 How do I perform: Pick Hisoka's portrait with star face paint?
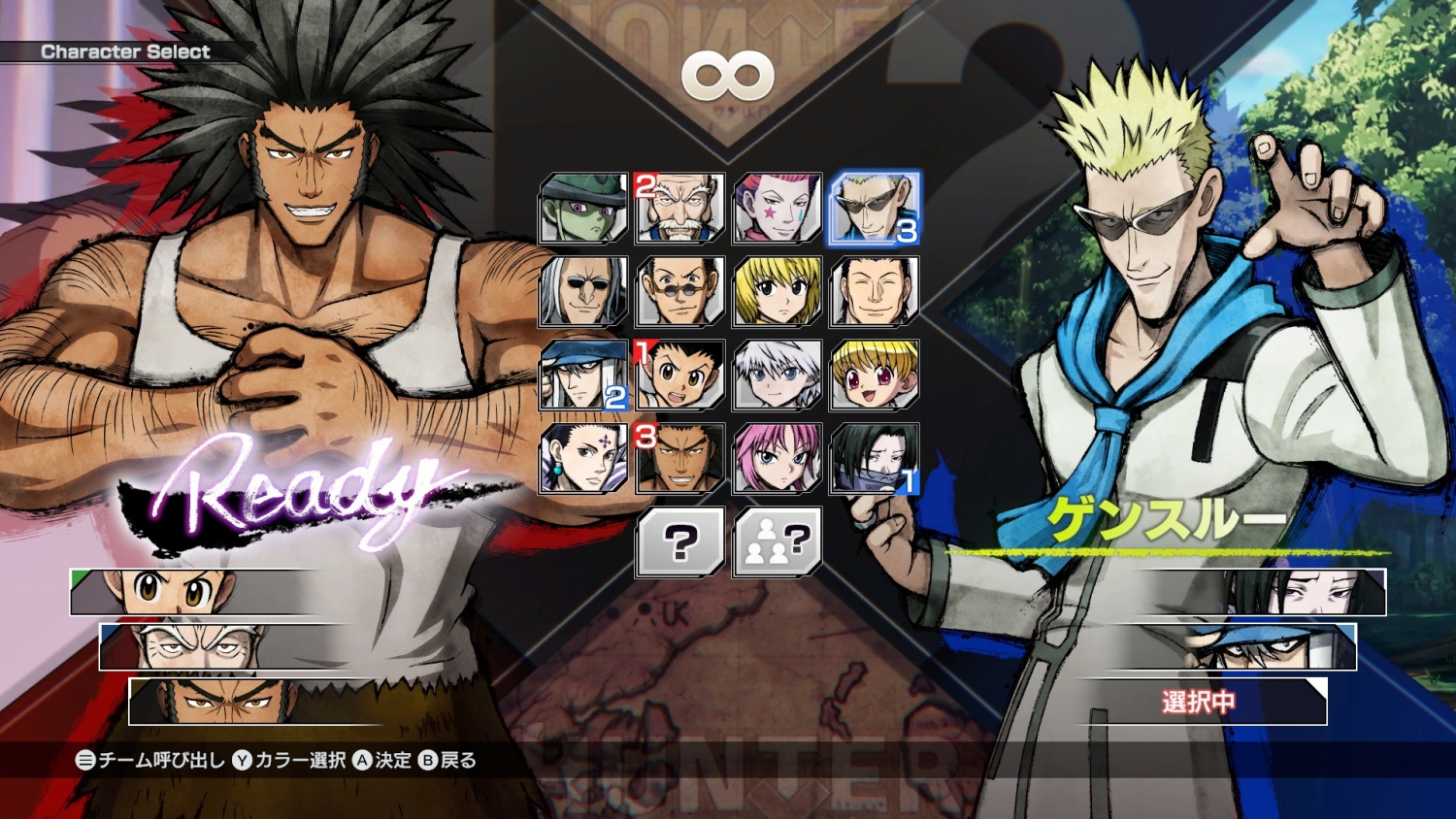point(778,208)
